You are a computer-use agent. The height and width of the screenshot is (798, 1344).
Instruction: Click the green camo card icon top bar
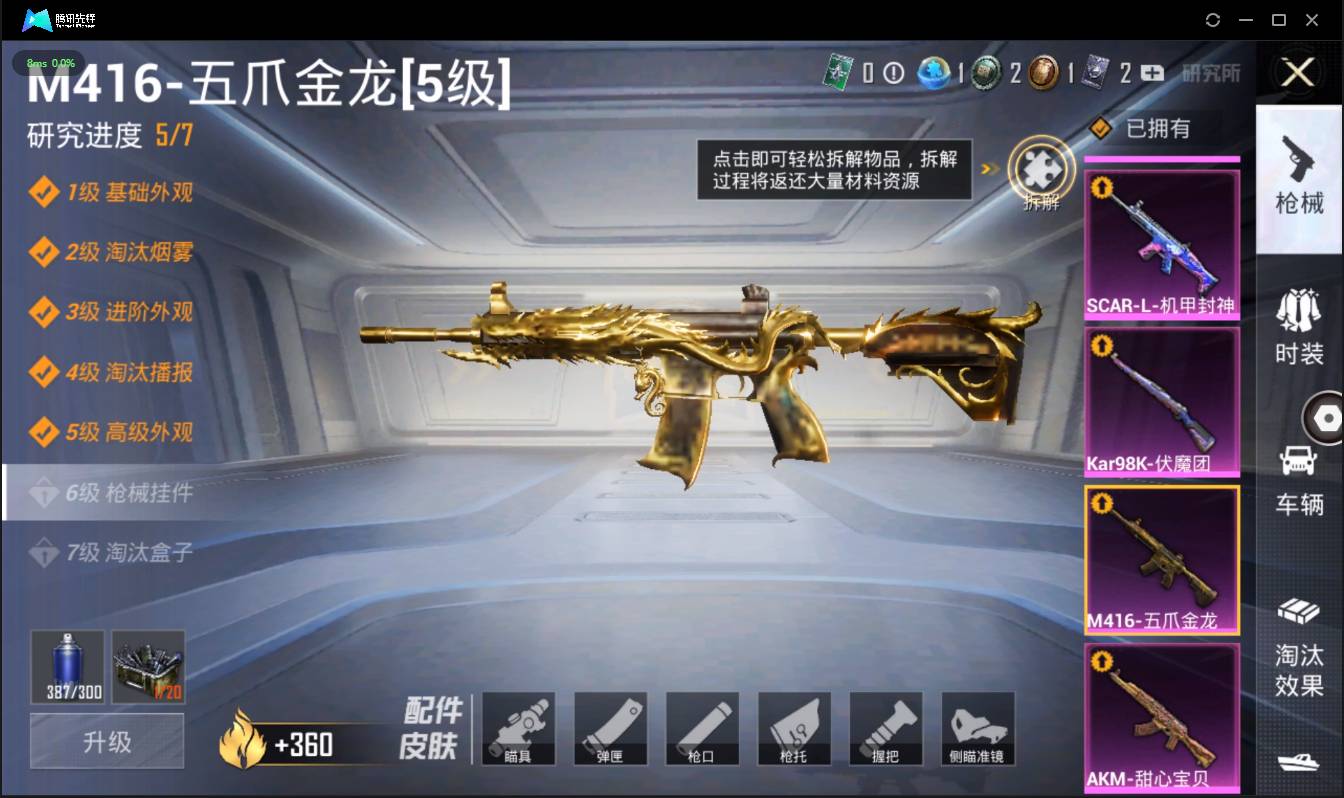click(838, 70)
